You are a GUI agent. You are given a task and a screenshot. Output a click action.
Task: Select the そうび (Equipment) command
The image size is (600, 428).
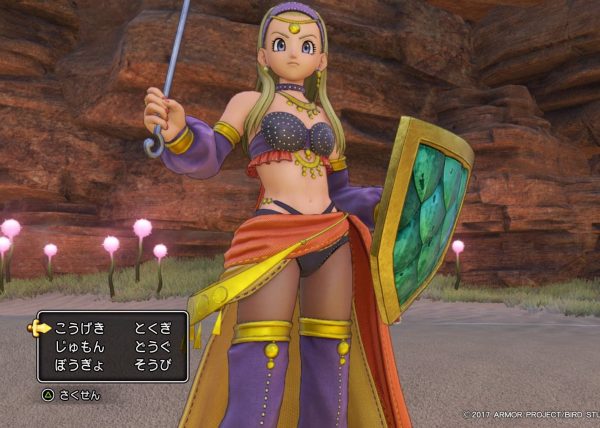coord(151,366)
